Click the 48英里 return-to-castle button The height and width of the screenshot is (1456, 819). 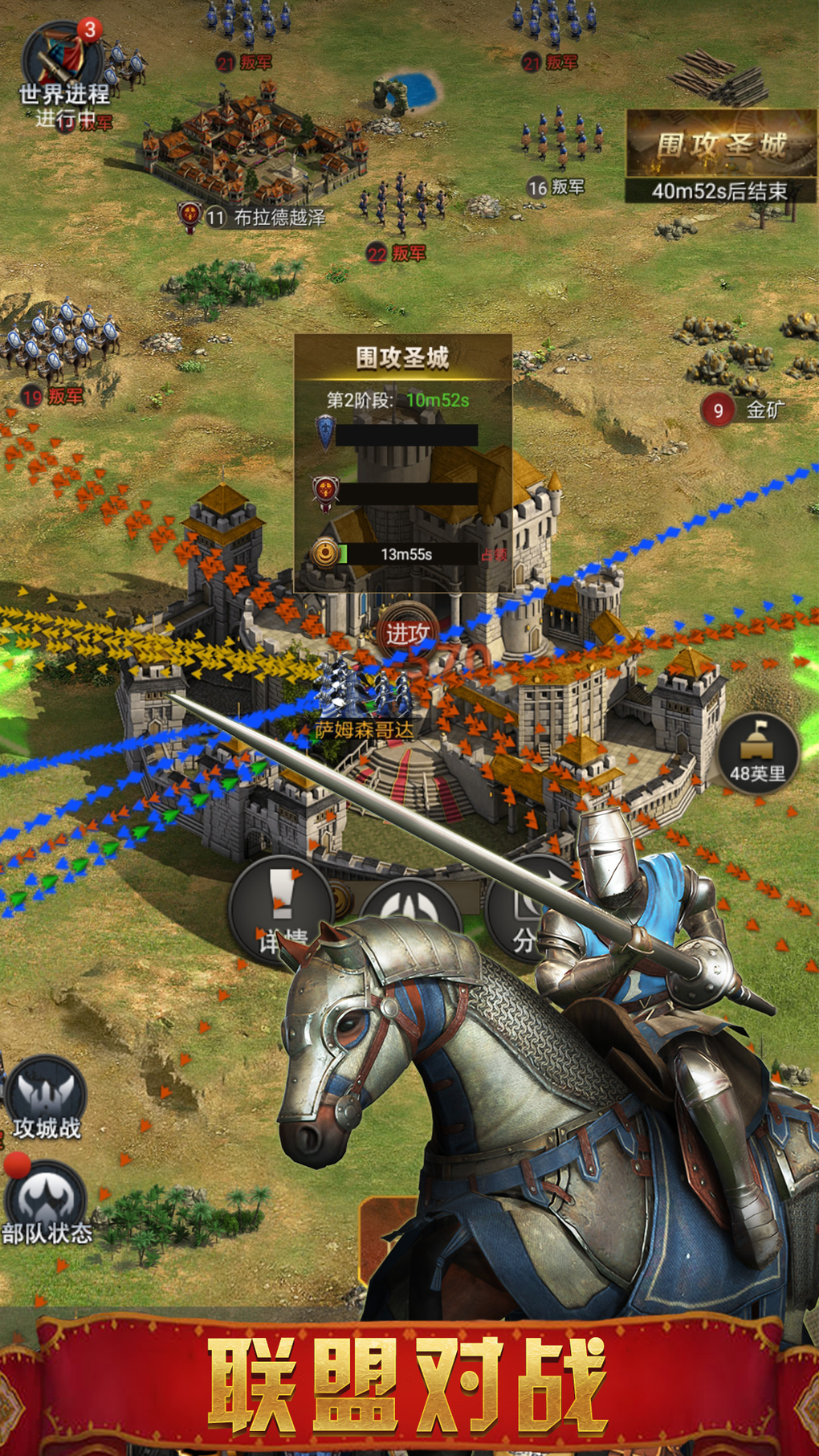756,752
